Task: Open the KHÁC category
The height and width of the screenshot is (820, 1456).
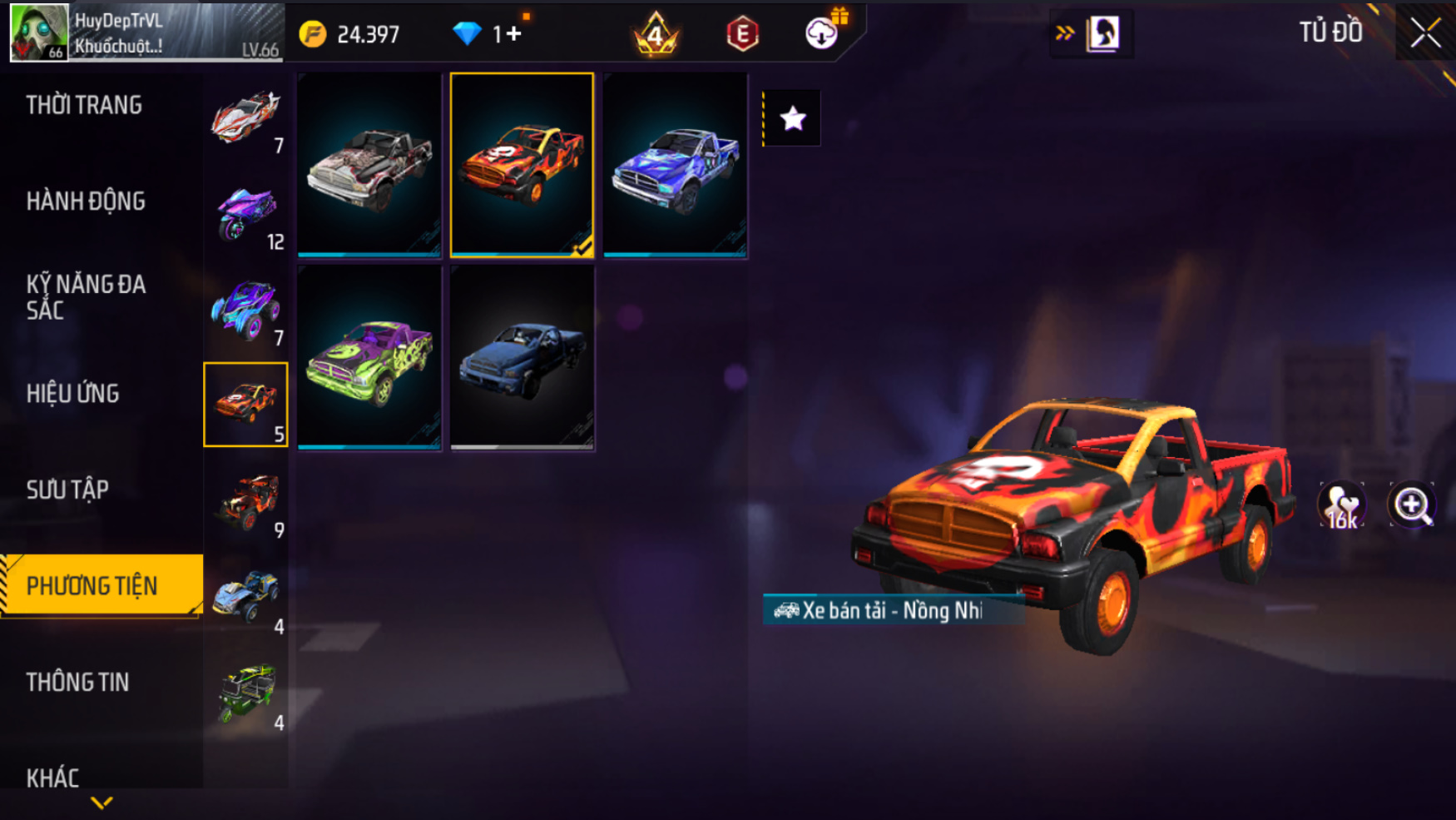Action: point(53,778)
